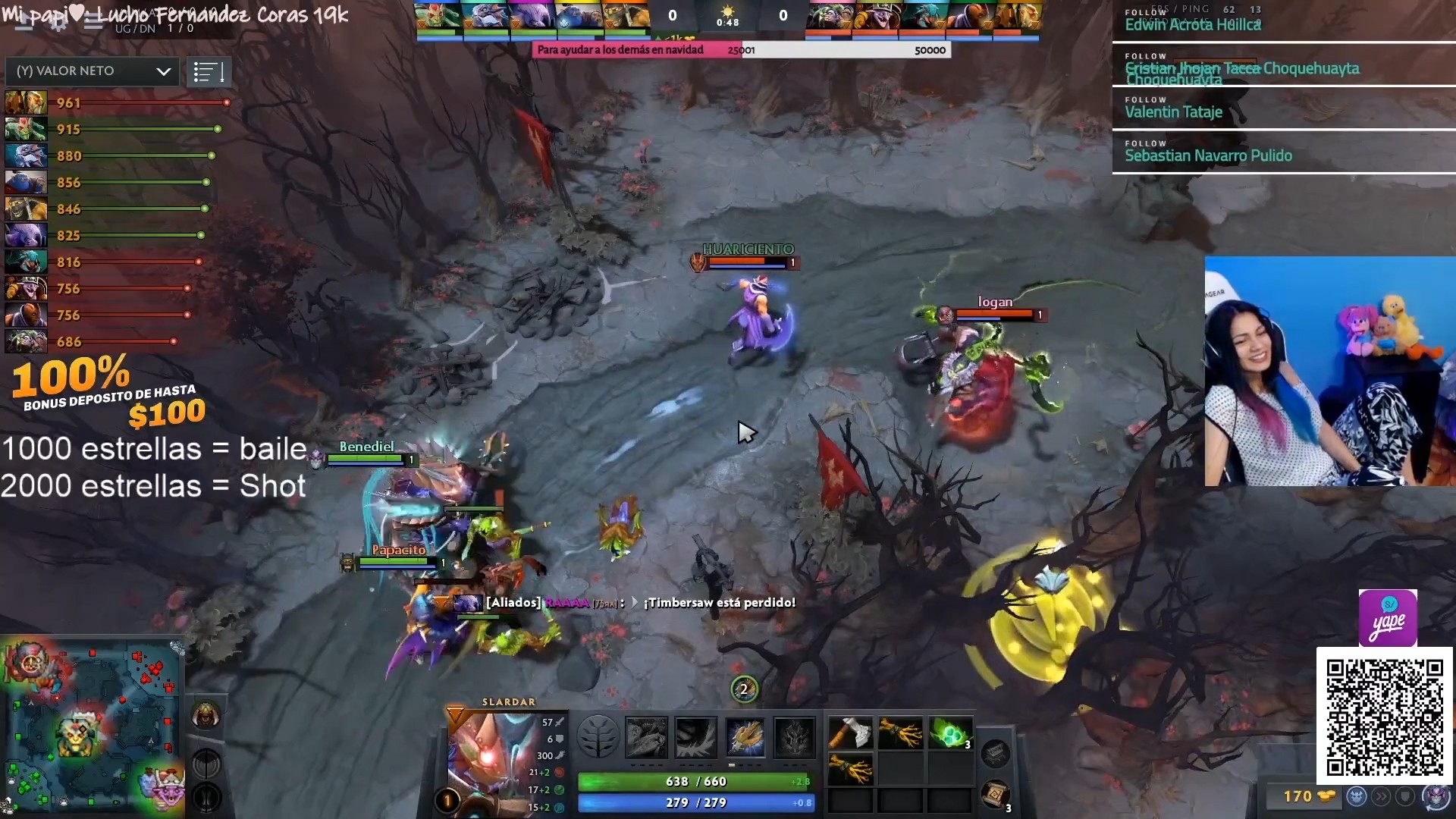Use the Quelling Blade axe item

coord(850,733)
